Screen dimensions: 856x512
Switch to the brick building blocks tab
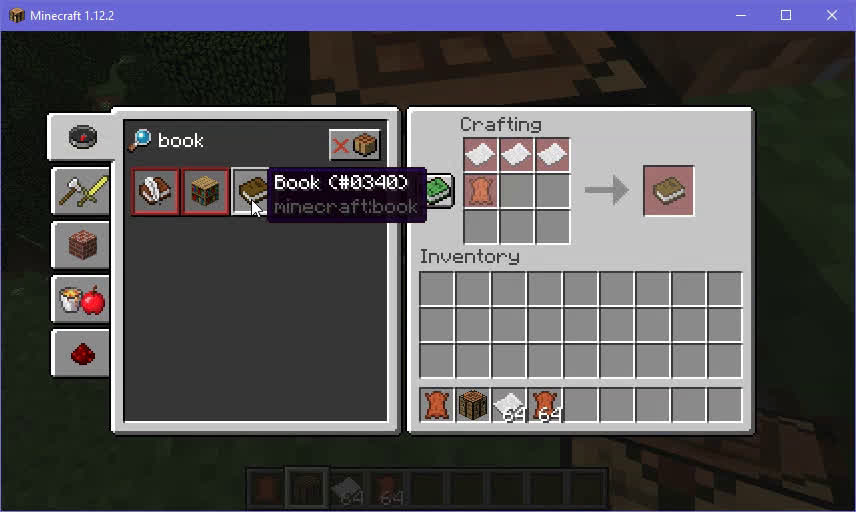click(x=83, y=243)
